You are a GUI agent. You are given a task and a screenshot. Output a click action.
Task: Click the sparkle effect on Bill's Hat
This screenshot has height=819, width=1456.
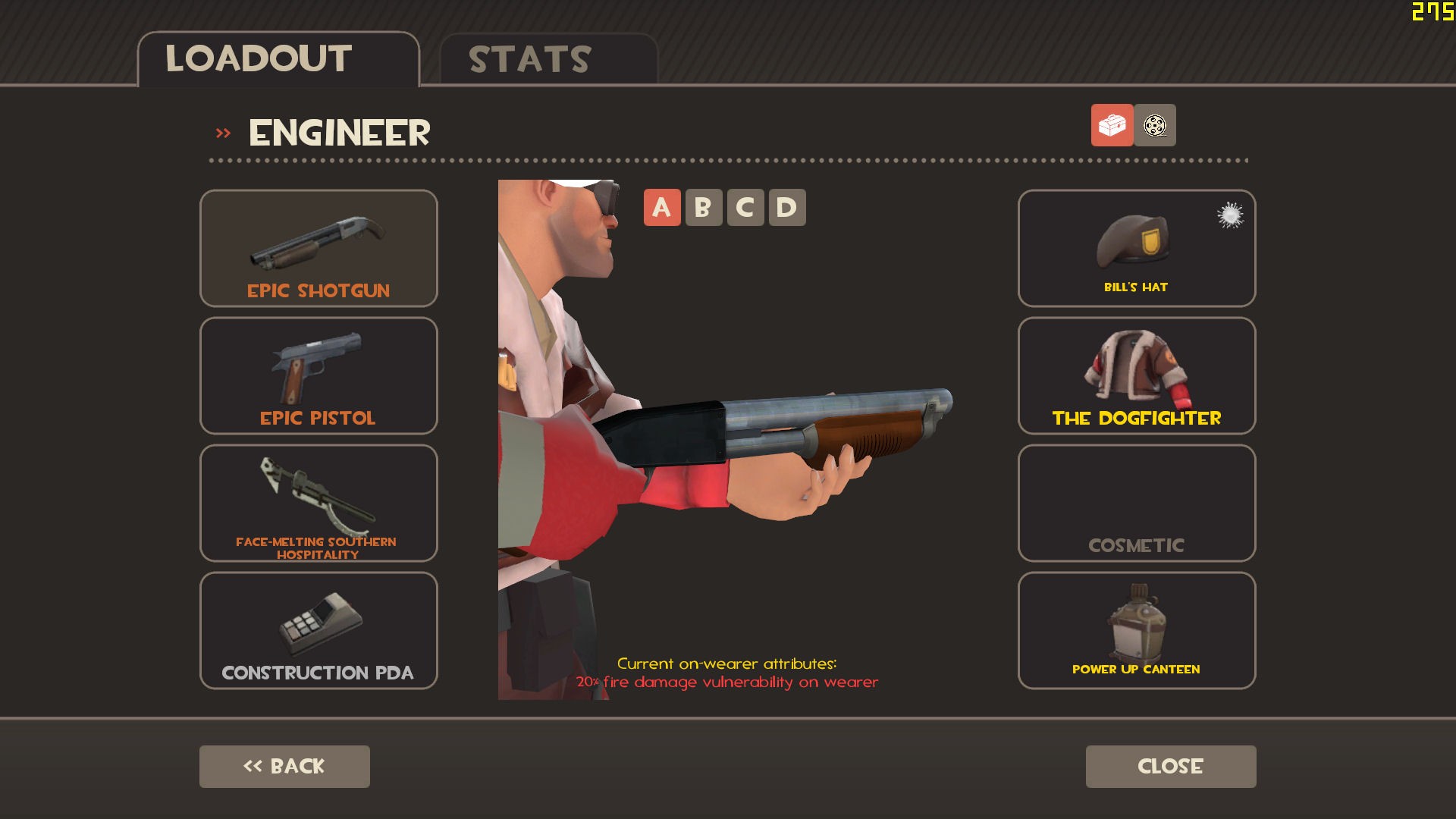(1230, 216)
